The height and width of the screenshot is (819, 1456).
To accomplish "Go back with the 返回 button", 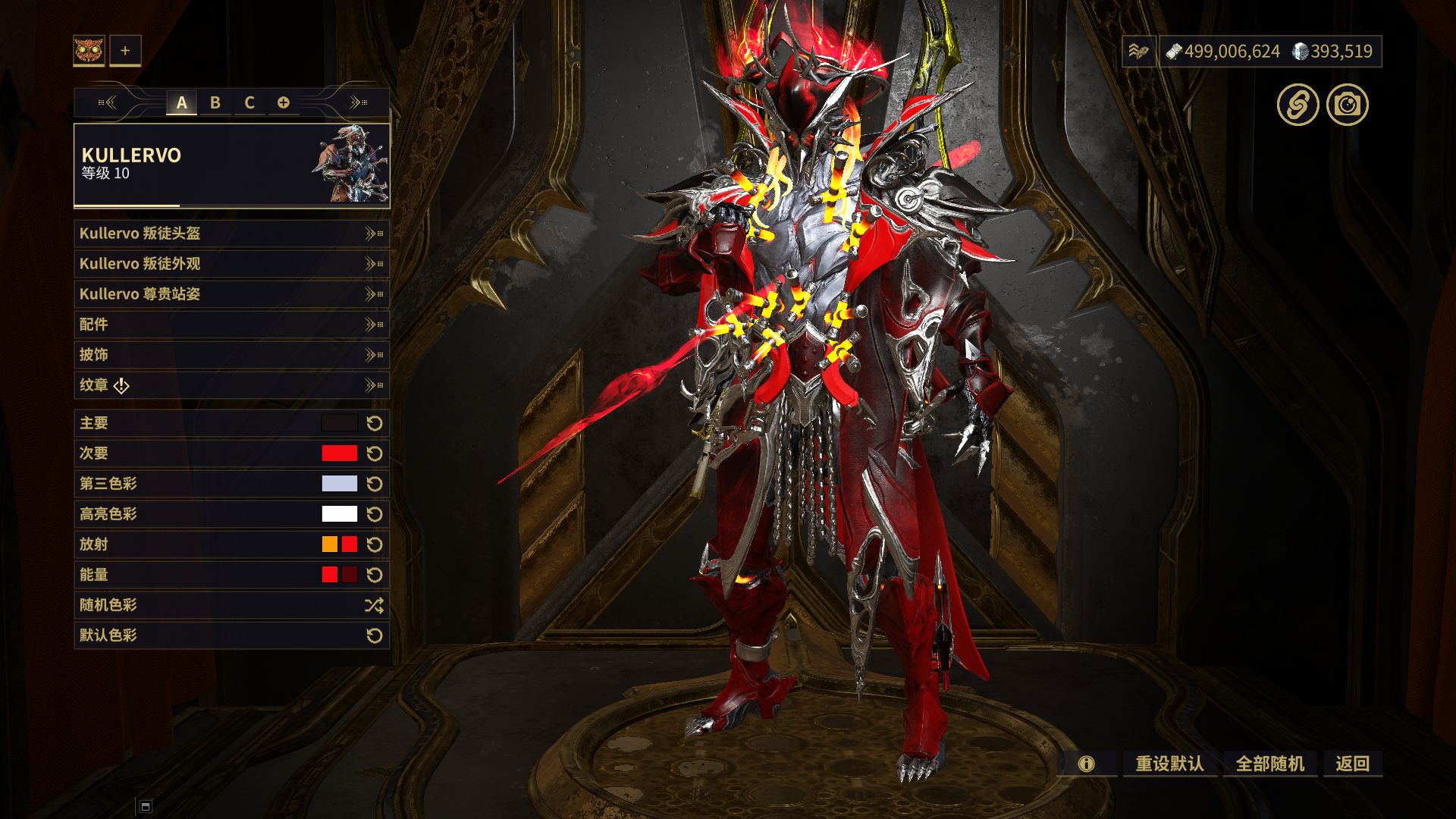I will coord(1353,764).
